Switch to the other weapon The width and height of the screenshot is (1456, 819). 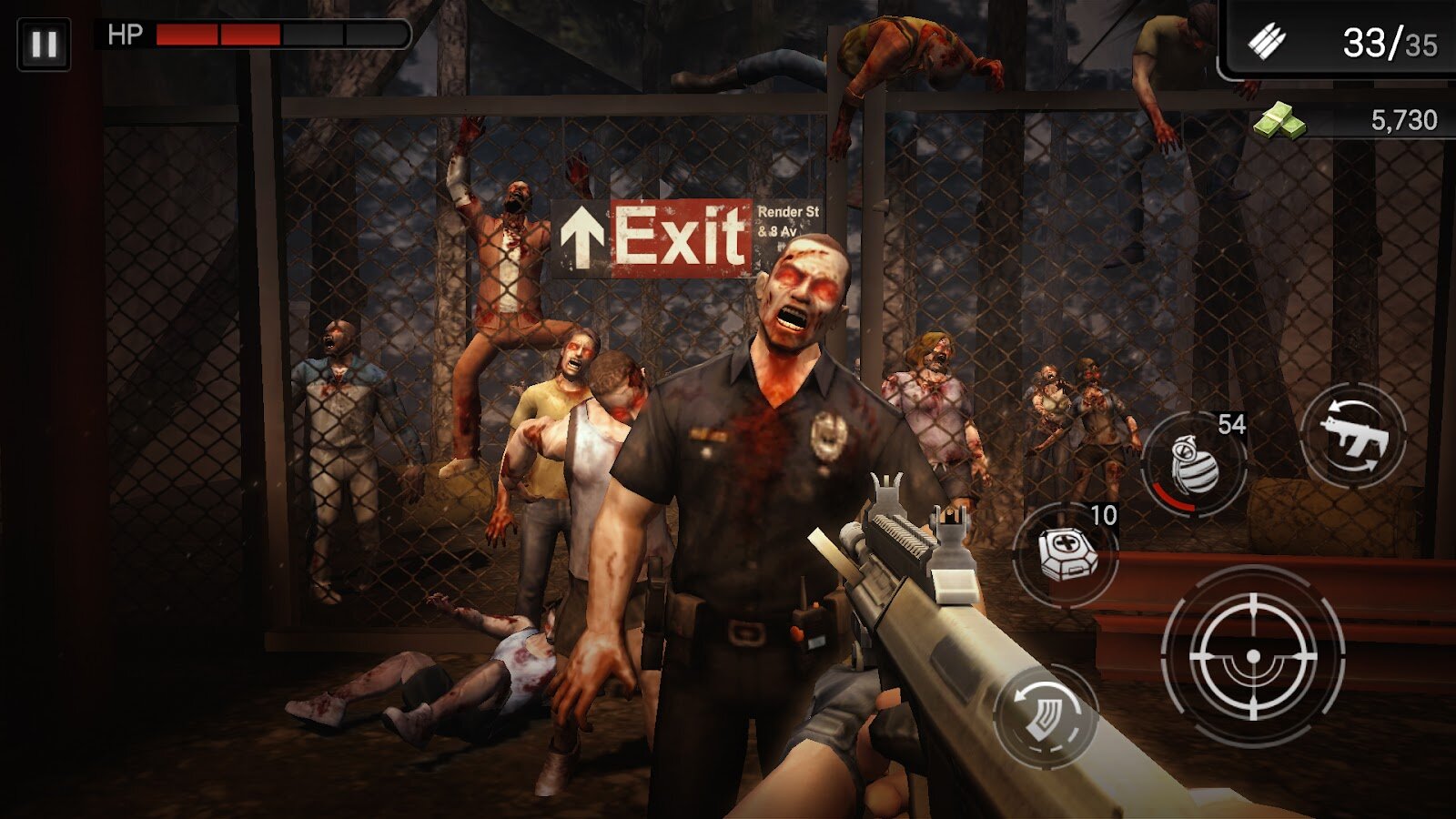click(1353, 437)
